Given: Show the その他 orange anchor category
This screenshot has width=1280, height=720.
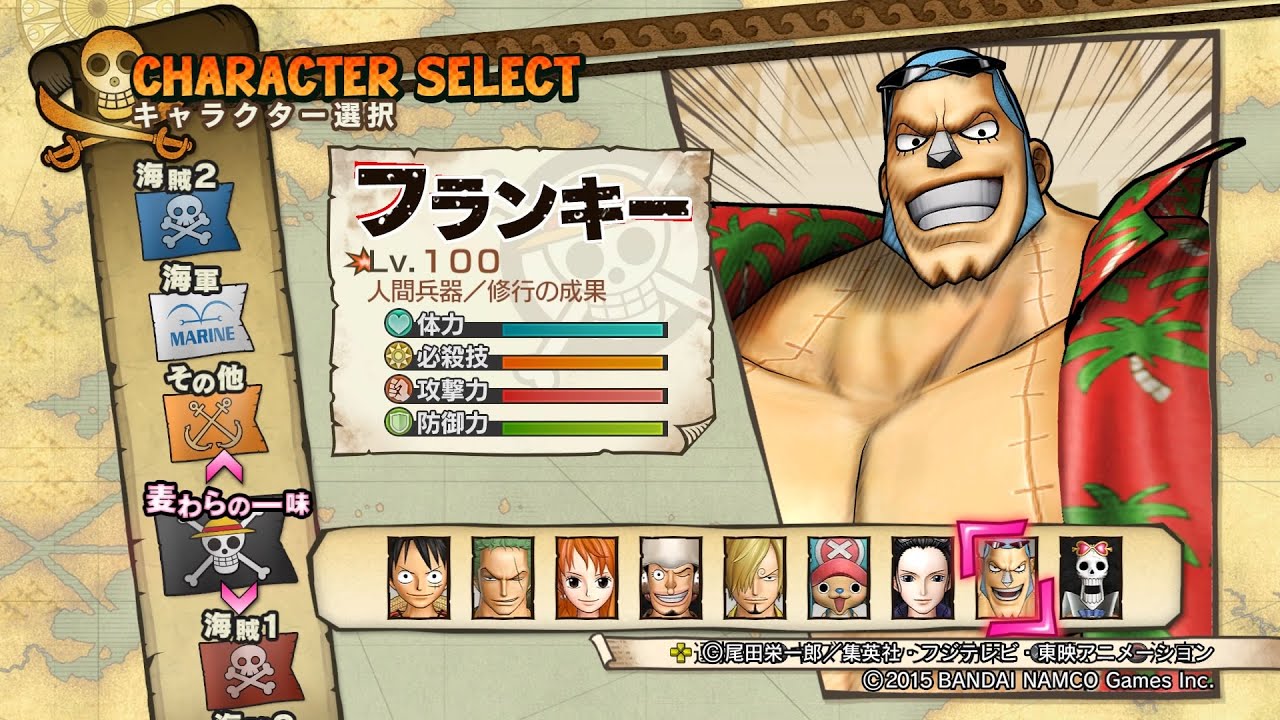Looking at the screenshot, I should (x=216, y=421).
